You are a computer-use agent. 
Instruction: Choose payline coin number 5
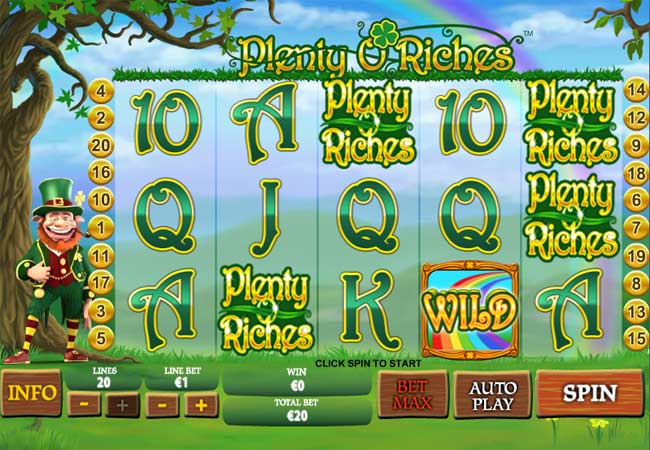[x=100, y=338]
